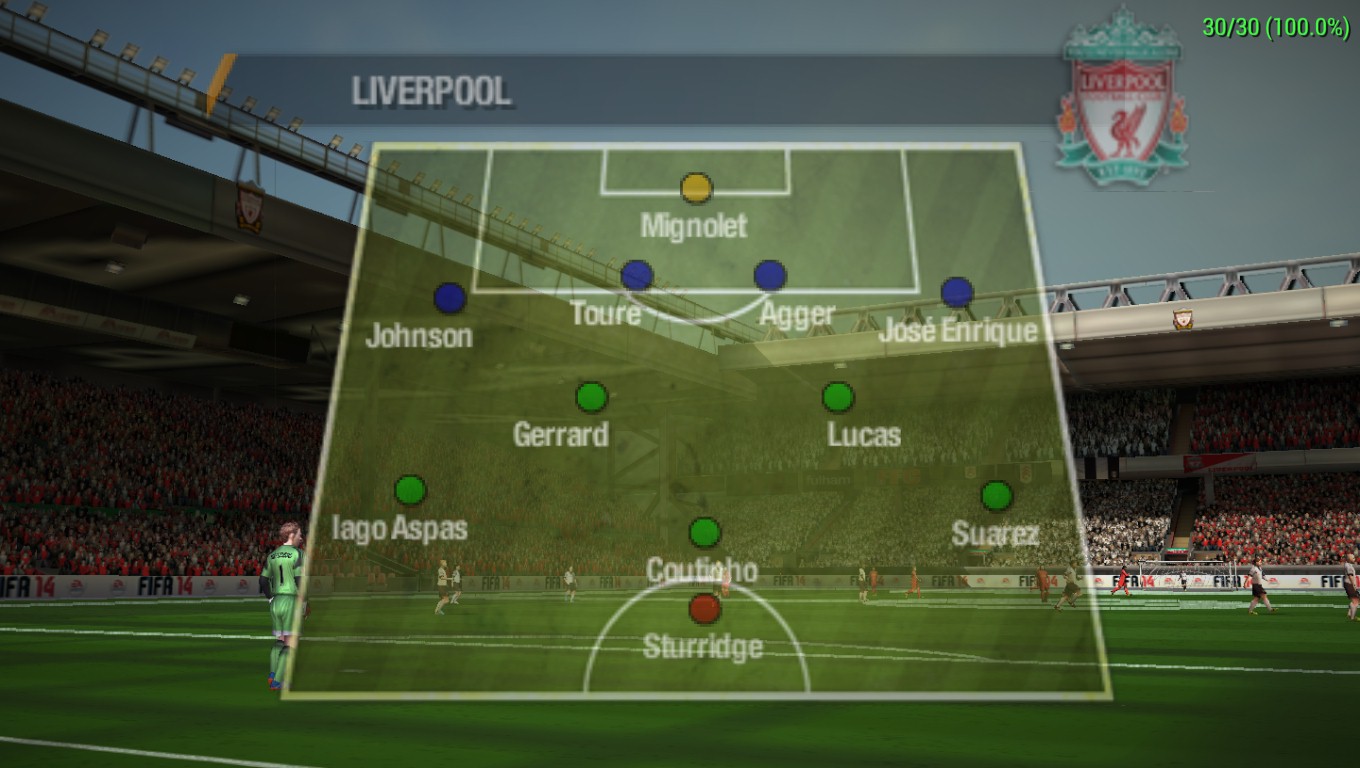Select striker Sturridge's red marker
The width and height of the screenshot is (1360, 768).
(705, 608)
